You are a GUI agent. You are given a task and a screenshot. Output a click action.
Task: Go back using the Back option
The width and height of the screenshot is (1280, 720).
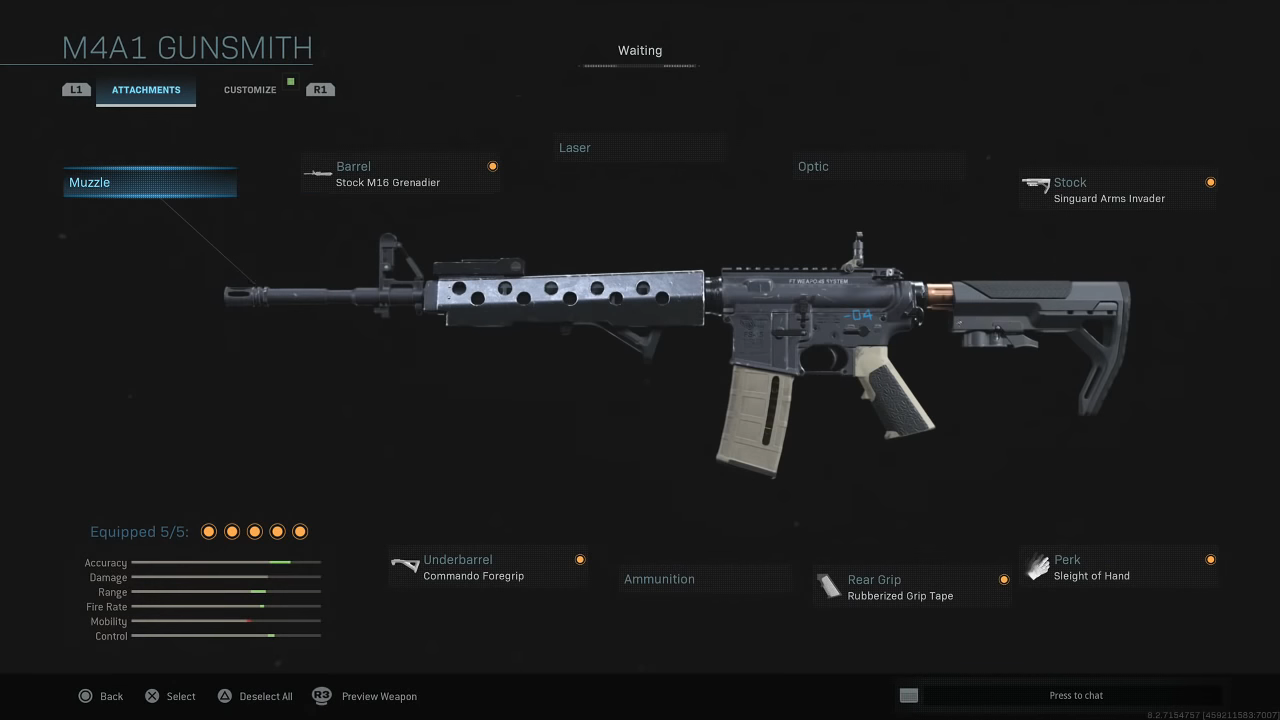coord(101,696)
